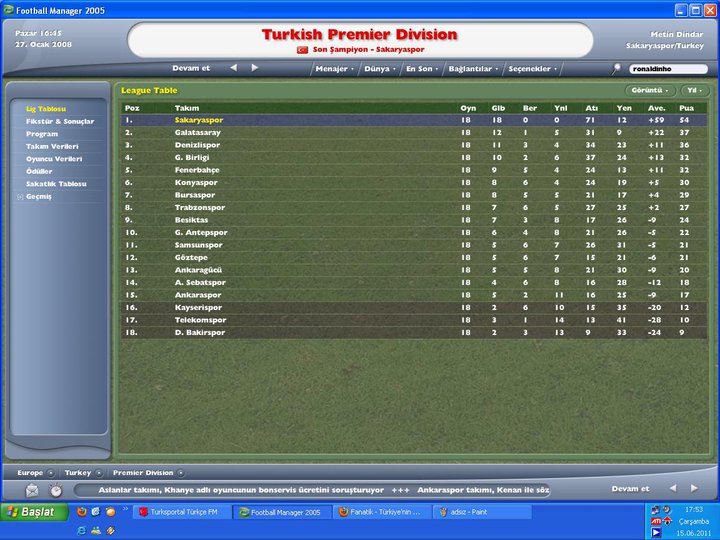This screenshot has width=720, height=540.
Task: Click the Europe breadcrumb button
Action: click(x=34, y=472)
